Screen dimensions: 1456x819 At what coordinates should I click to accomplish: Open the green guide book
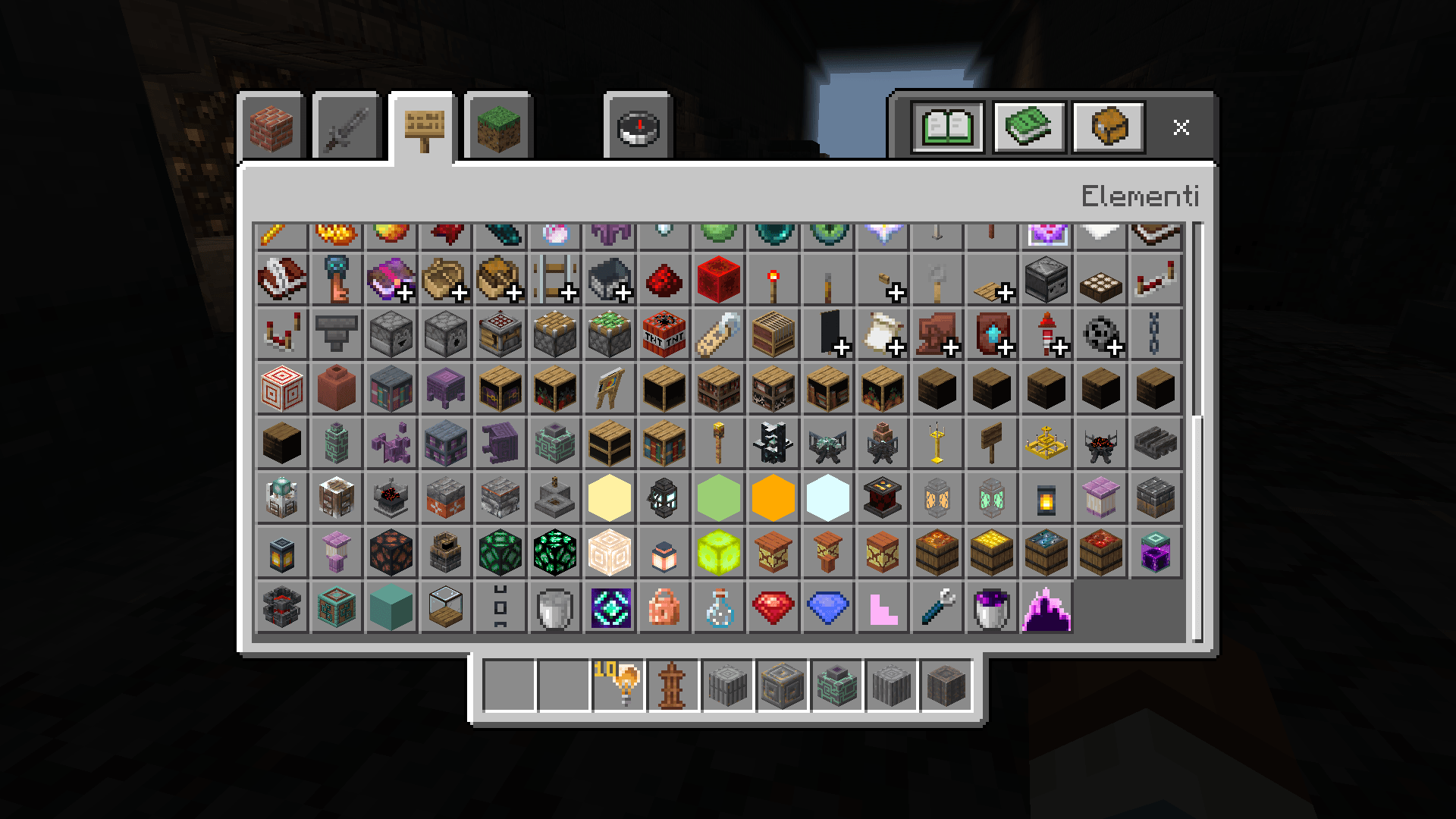point(1028,127)
